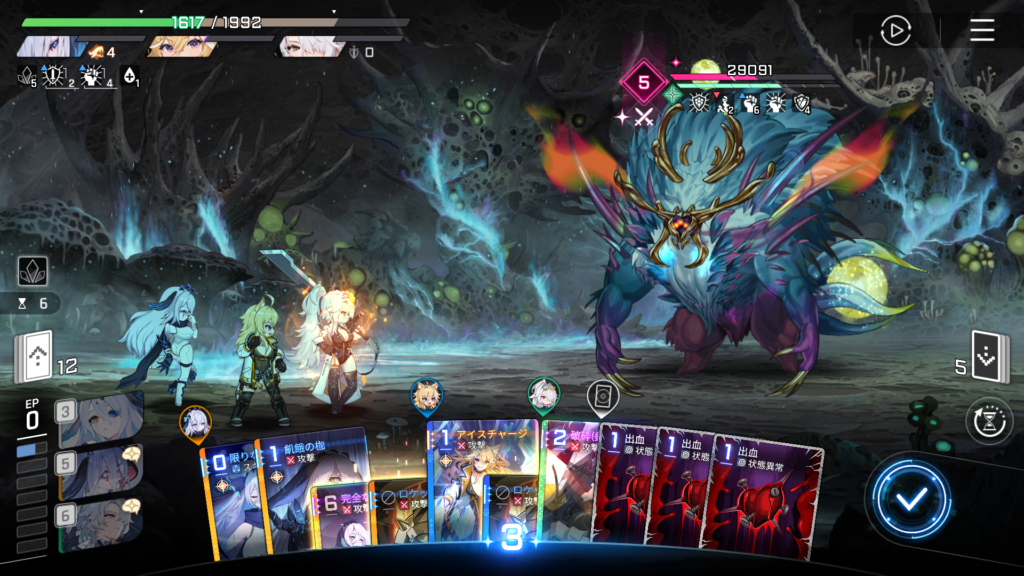Confirm the turn with the blue checkmark button

(x=908, y=499)
